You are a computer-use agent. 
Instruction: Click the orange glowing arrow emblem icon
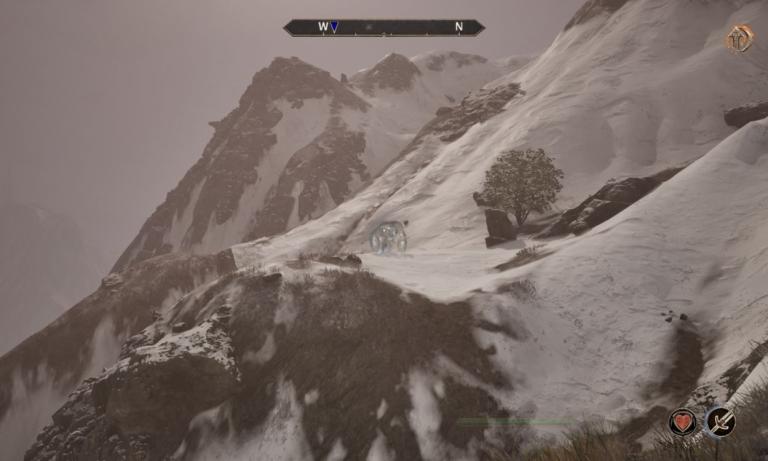pos(740,39)
